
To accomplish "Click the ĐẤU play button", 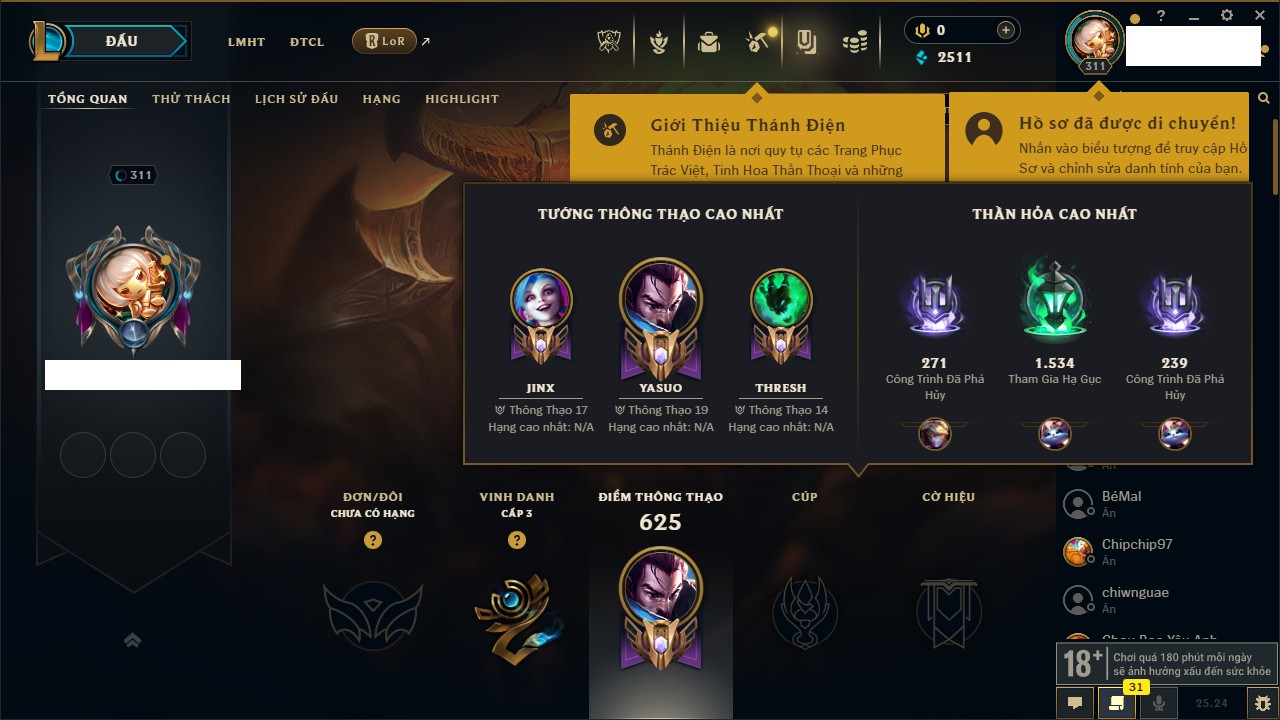I will click(x=122, y=41).
